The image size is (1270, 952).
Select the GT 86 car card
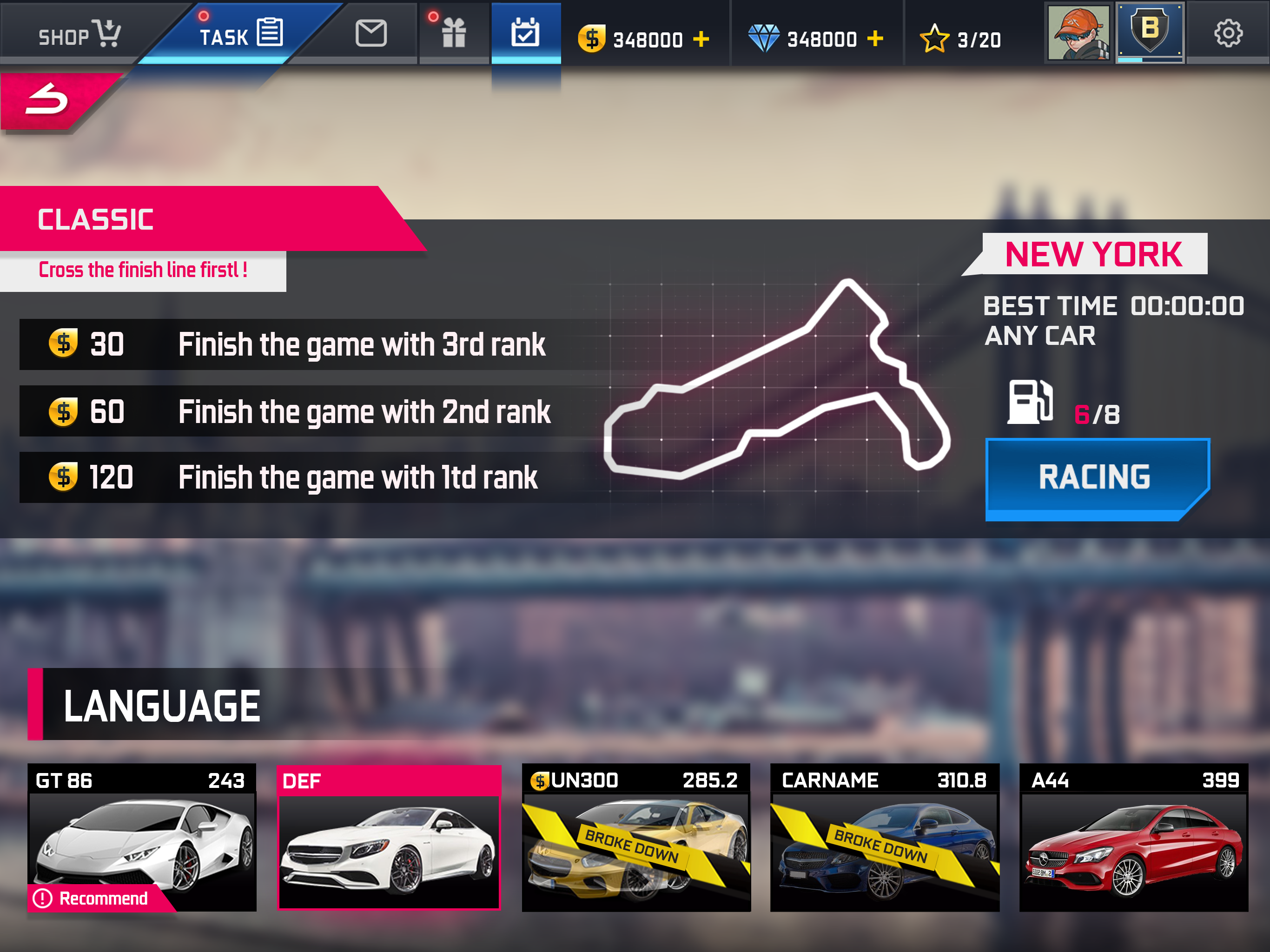[142, 837]
